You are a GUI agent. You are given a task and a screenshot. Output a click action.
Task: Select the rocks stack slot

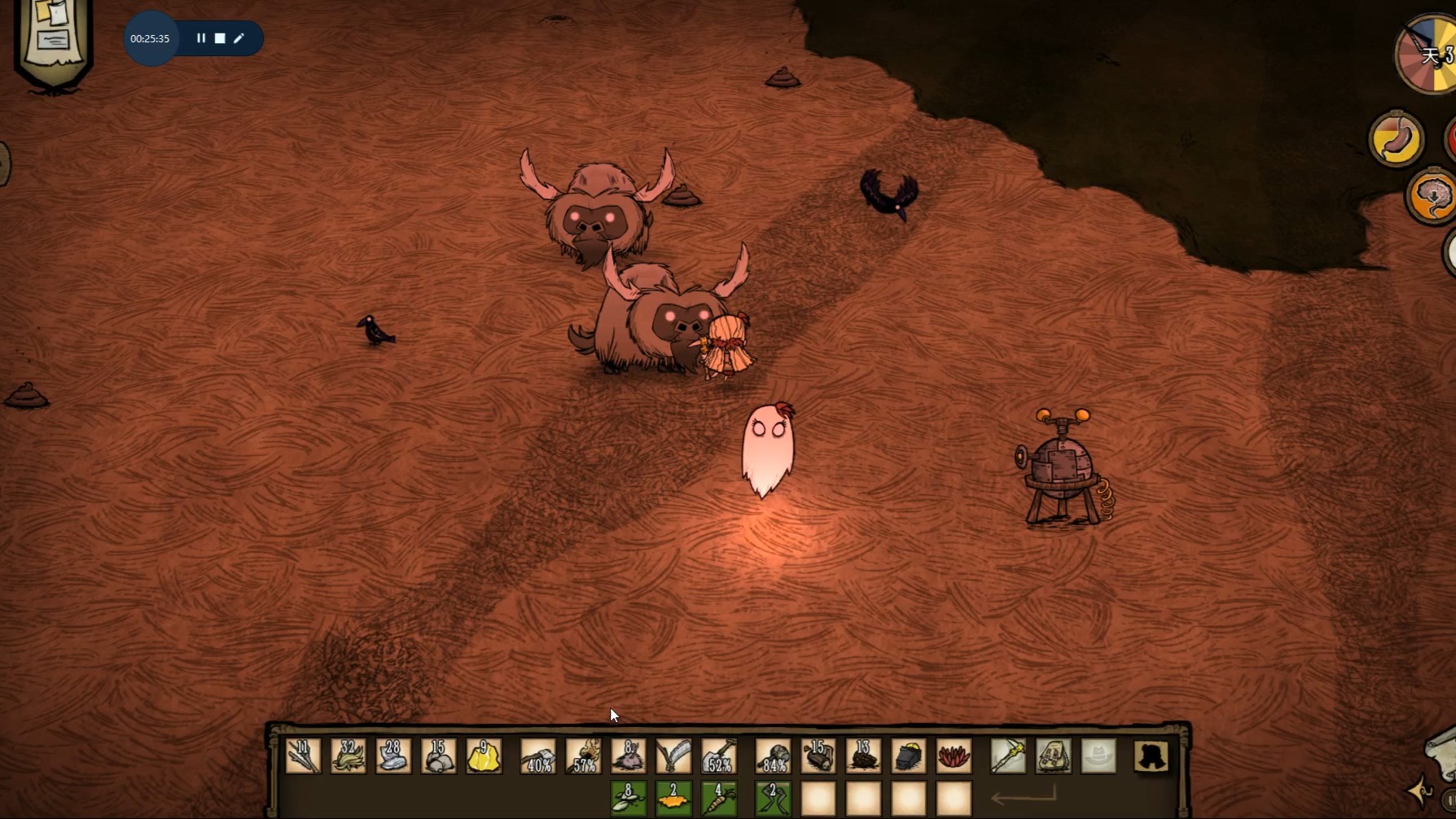438,756
